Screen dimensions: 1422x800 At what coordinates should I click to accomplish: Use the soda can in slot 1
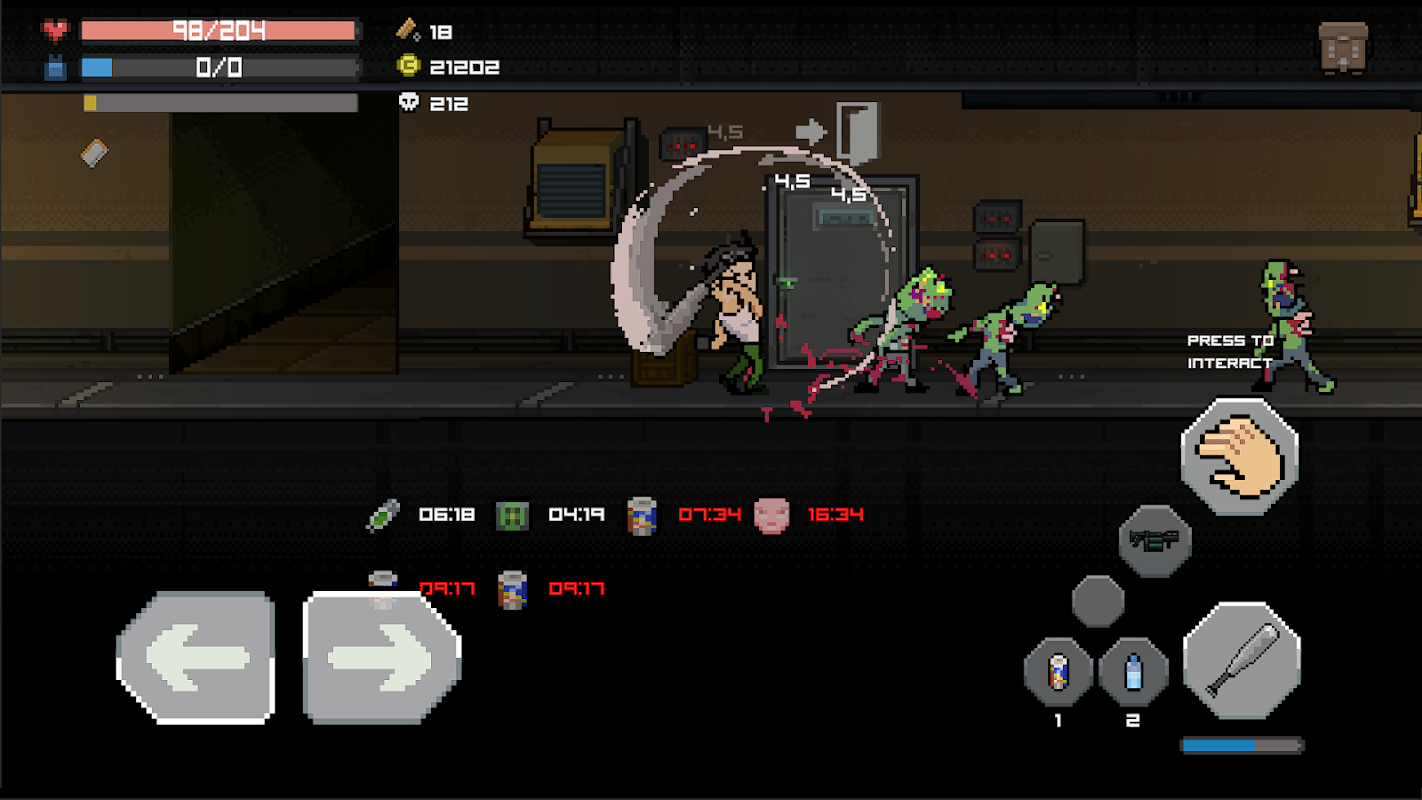(1059, 672)
